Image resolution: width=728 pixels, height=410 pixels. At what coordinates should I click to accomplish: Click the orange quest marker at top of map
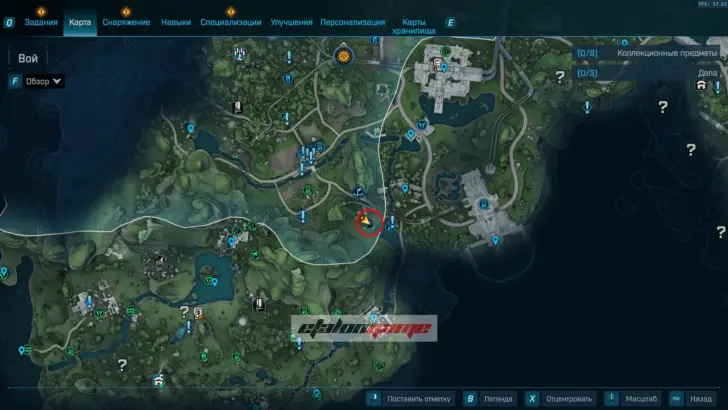343,57
